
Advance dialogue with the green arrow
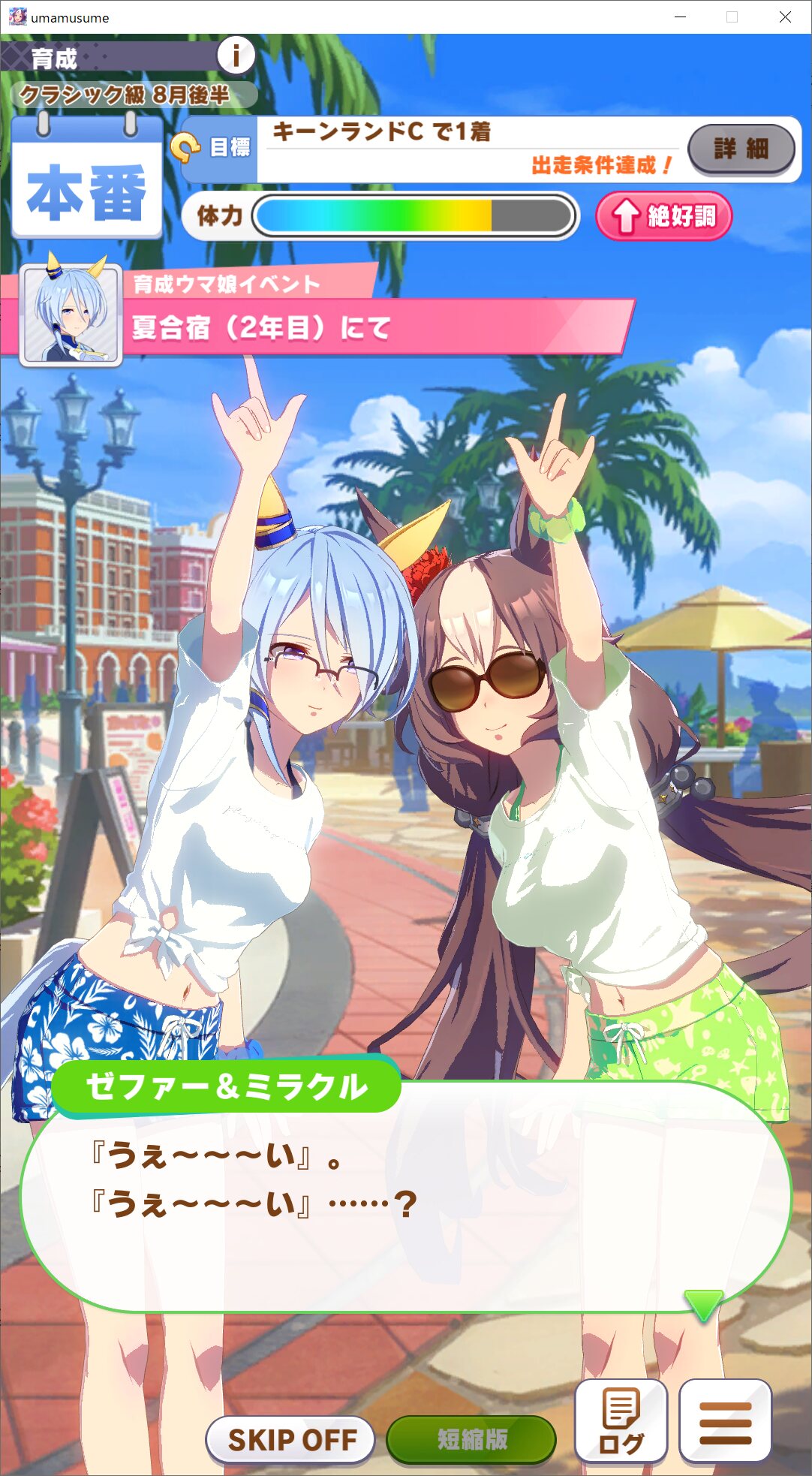coord(703,1305)
